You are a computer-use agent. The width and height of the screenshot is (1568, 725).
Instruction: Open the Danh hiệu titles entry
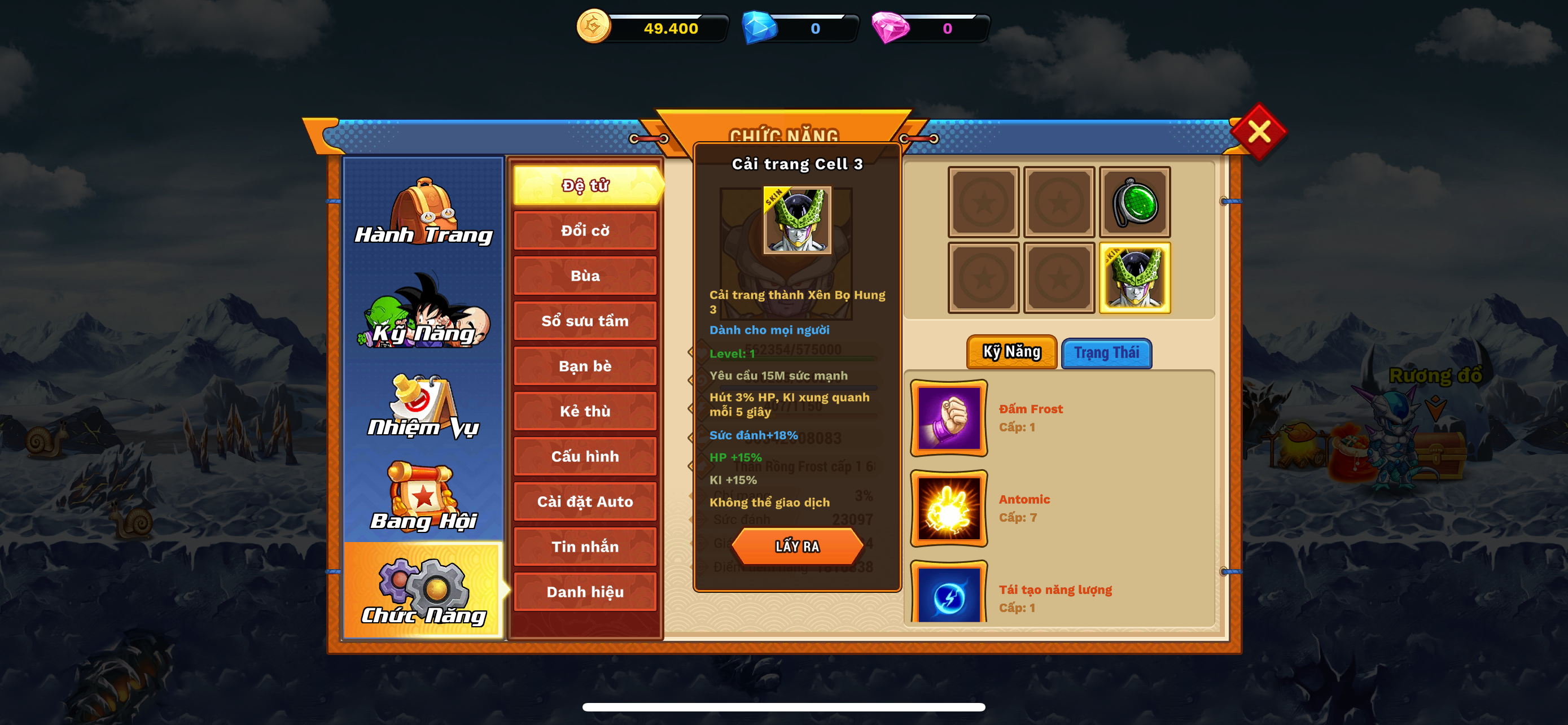point(585,592)
